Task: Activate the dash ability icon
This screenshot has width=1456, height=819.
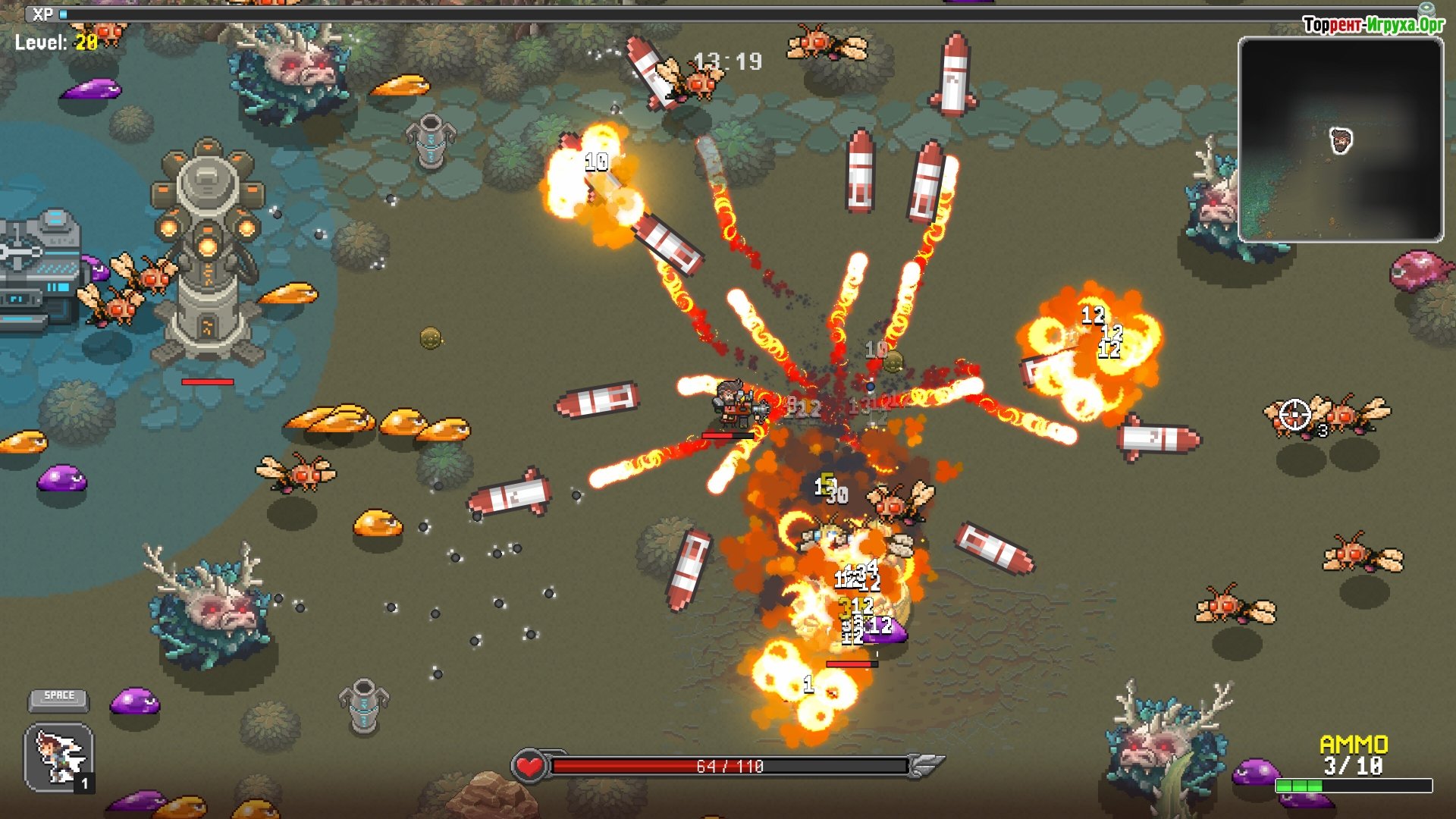Action: tap(59, 756)
